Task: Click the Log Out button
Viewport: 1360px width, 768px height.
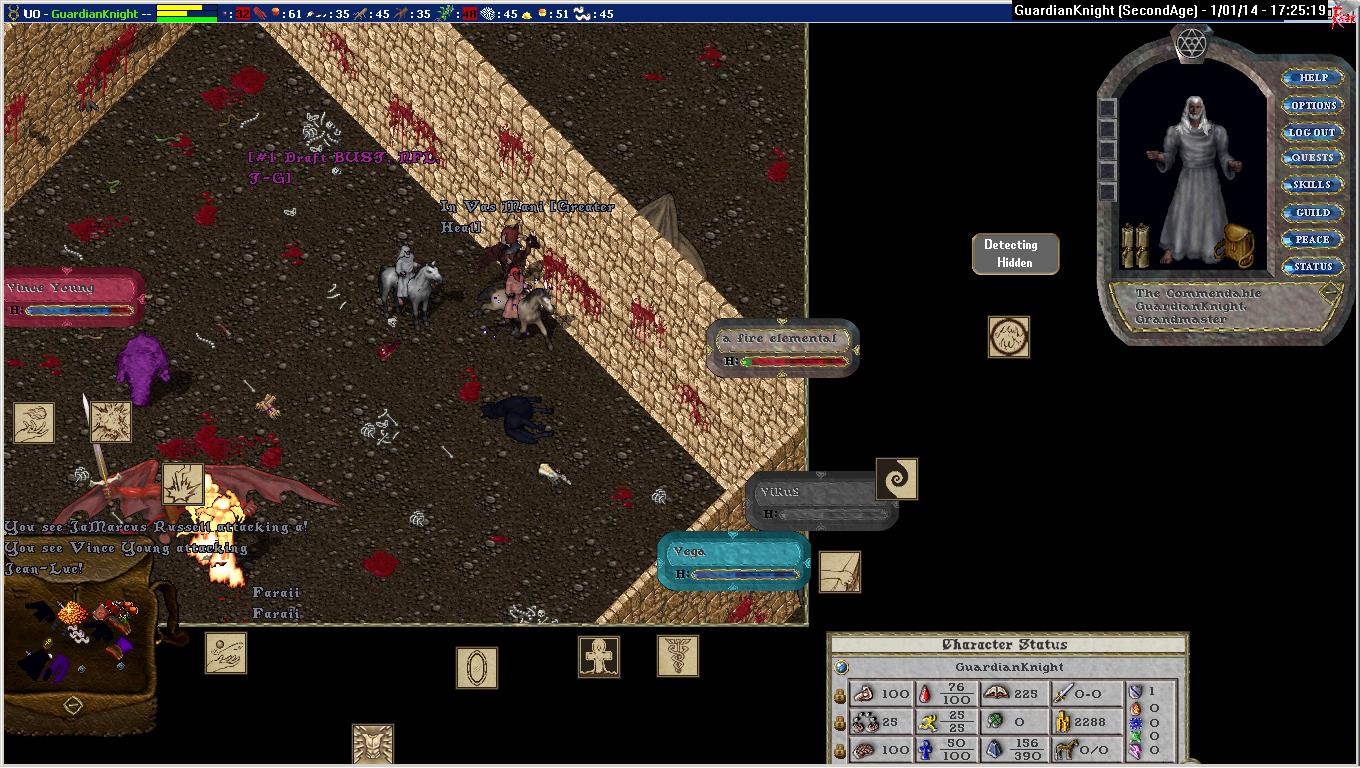Action: click(x=1312, y=132)
